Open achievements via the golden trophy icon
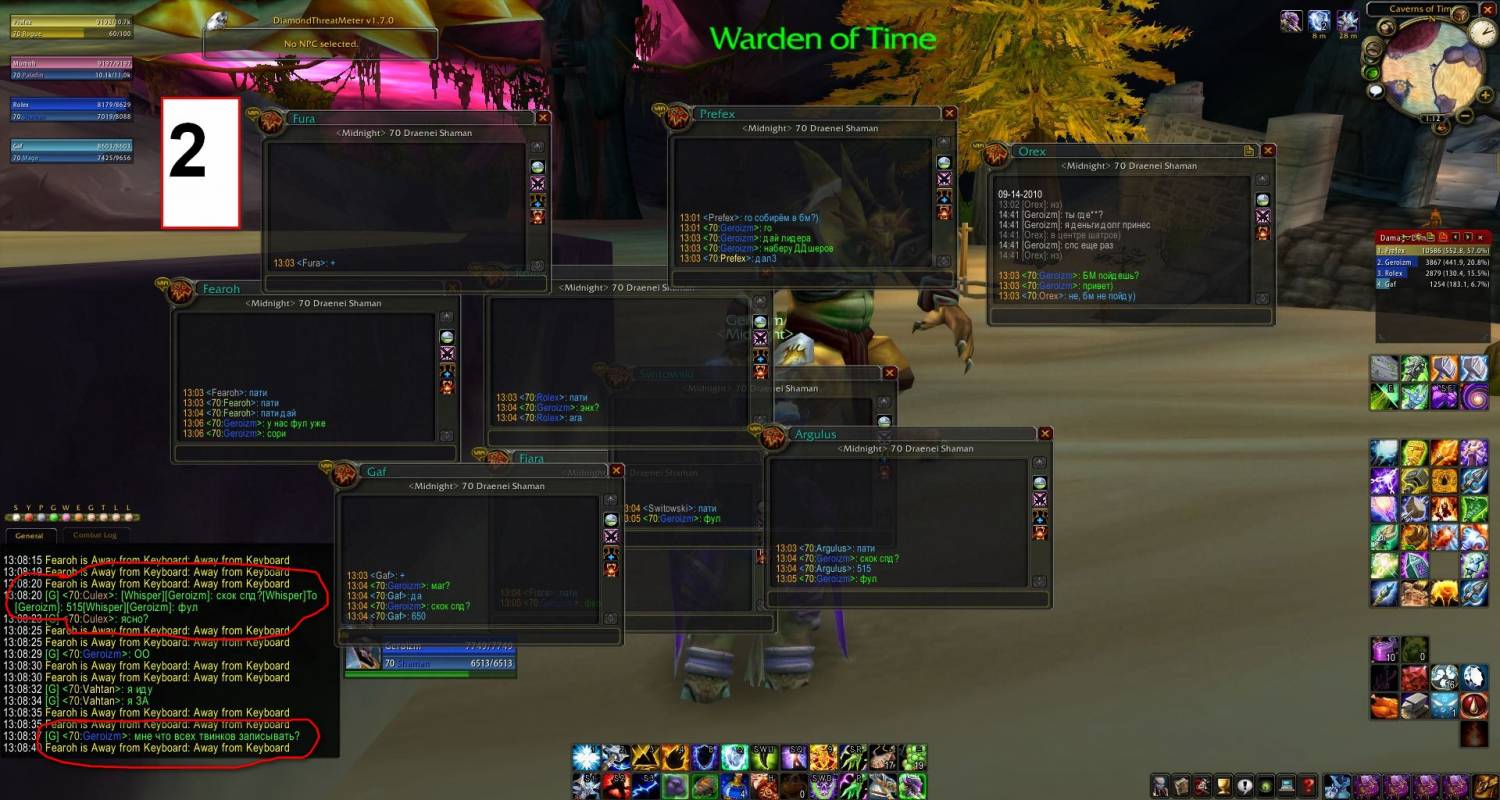This screenshot has height=800, width=1500. 1221,785
